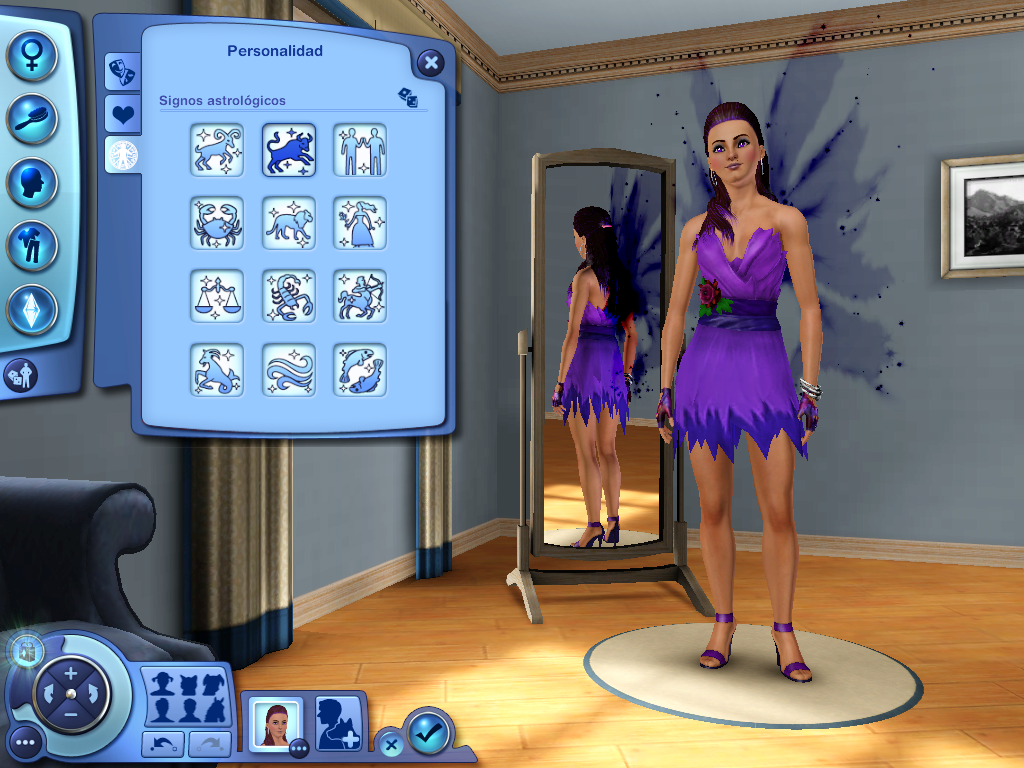This screenshot has width=1024, height=768.
Task: Open the hairbrush hair category
Action: (x=32, y=118)
